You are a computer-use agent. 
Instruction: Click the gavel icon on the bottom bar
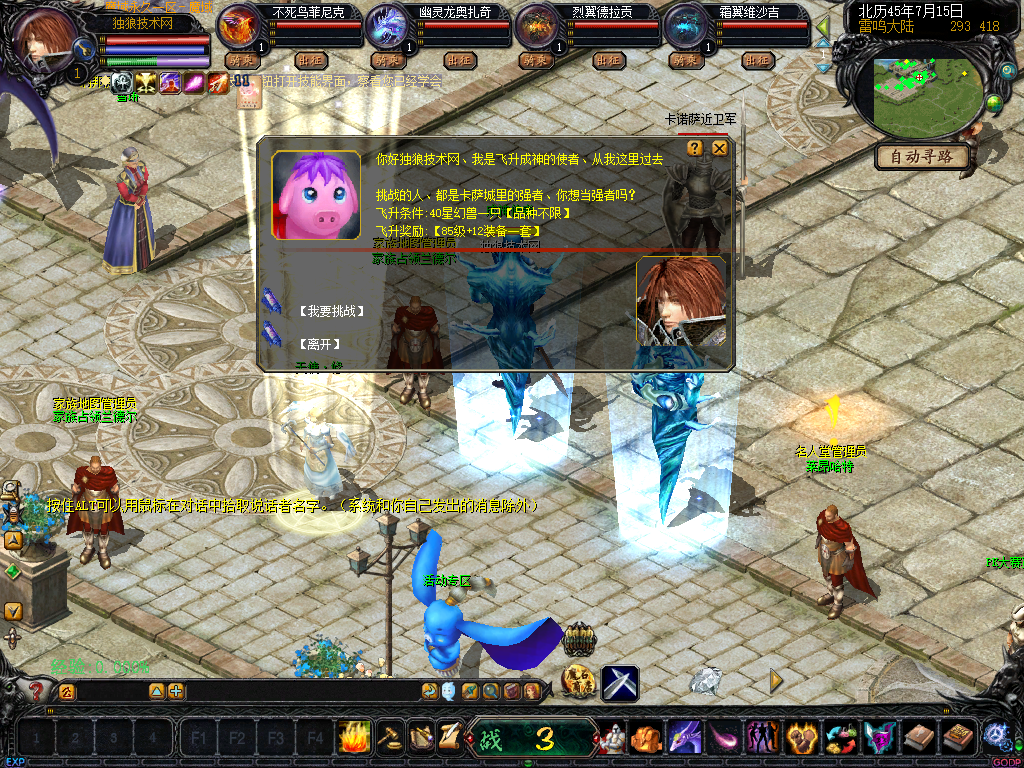pos(389,738)
